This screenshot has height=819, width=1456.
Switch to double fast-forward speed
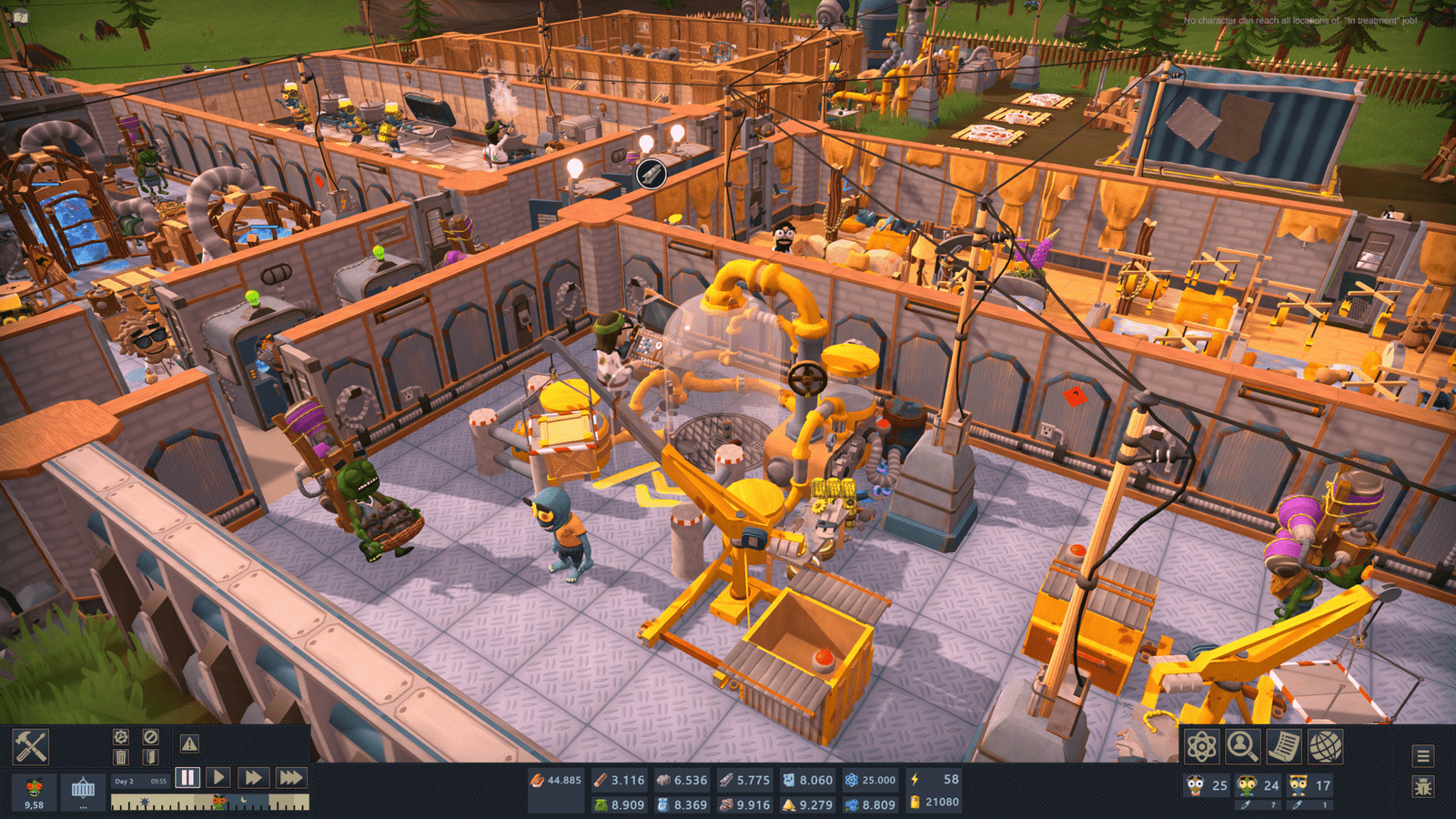pos(253,777)
